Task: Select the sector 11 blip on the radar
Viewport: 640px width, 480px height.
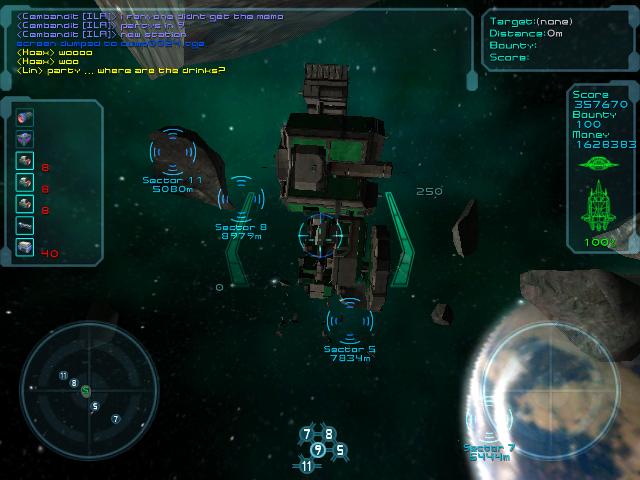Action: [x=63, y=376]
